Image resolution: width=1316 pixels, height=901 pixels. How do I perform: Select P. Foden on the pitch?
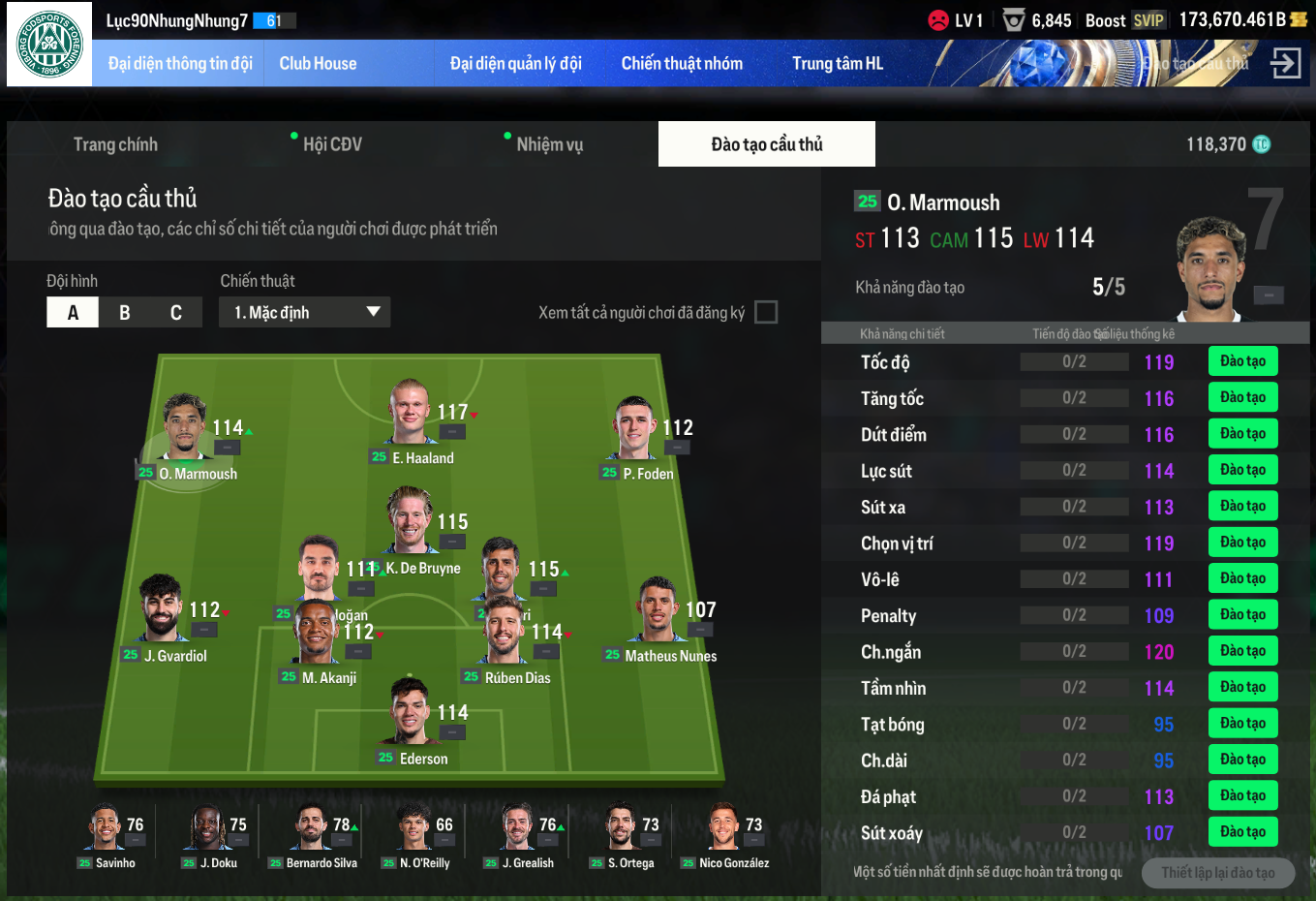[x=635, y=431]
